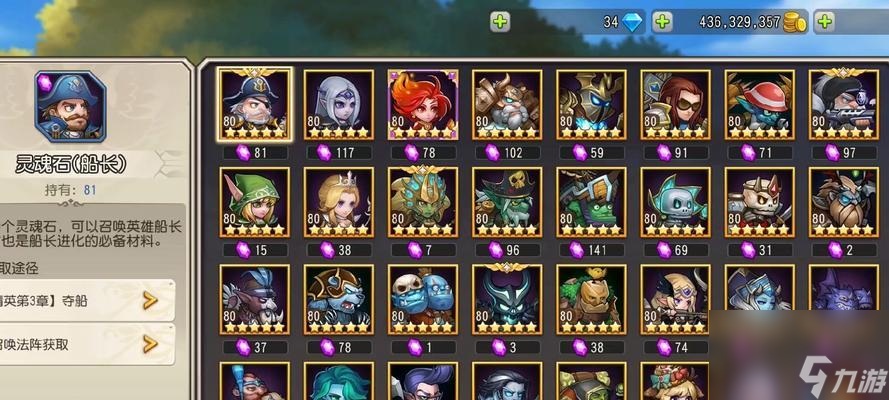Select the blonde girl with 38 stones
Screen dimensions: 889x400
[339, 202]
